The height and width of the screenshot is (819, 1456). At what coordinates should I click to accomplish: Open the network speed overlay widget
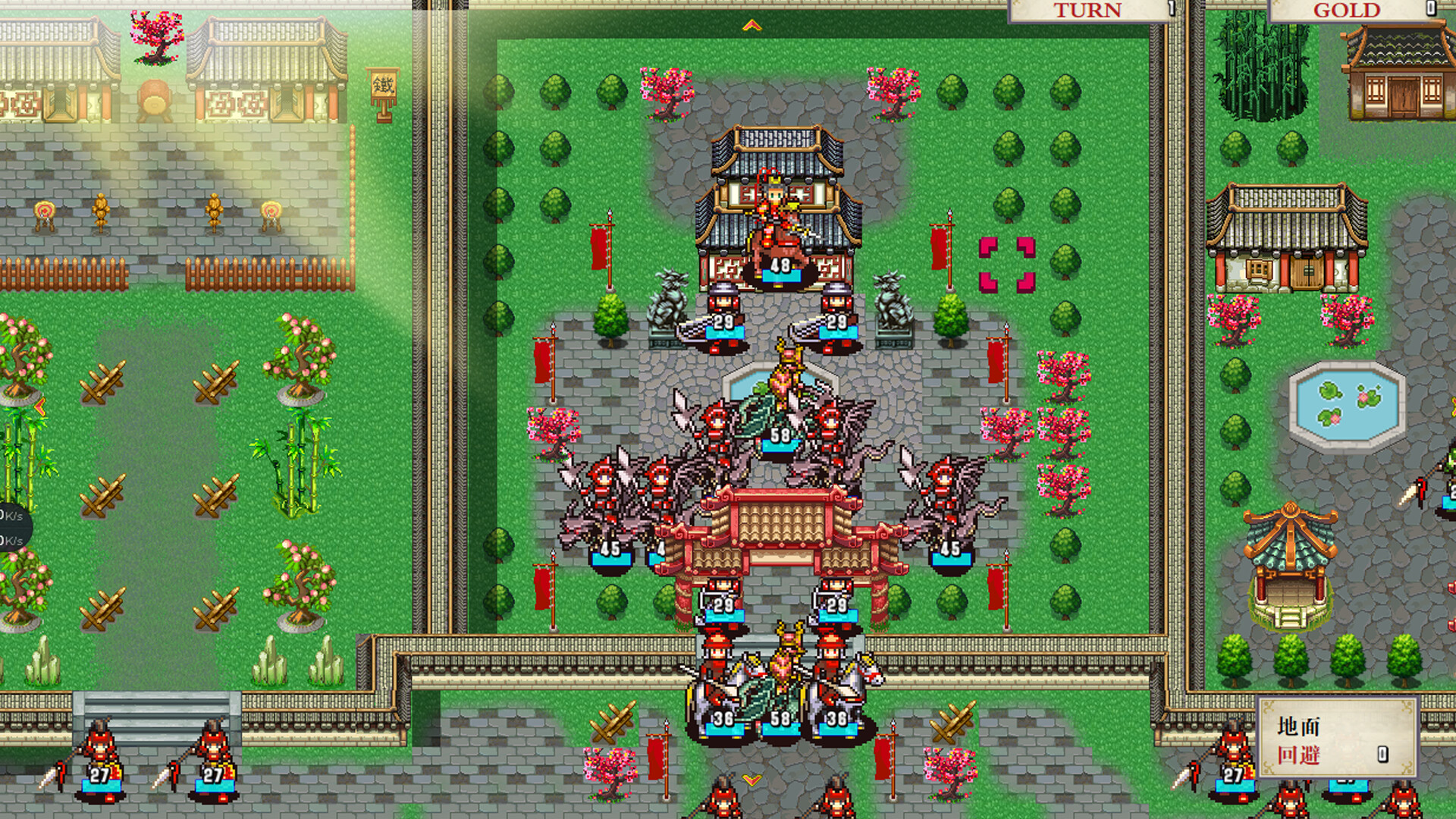point(11,528)
